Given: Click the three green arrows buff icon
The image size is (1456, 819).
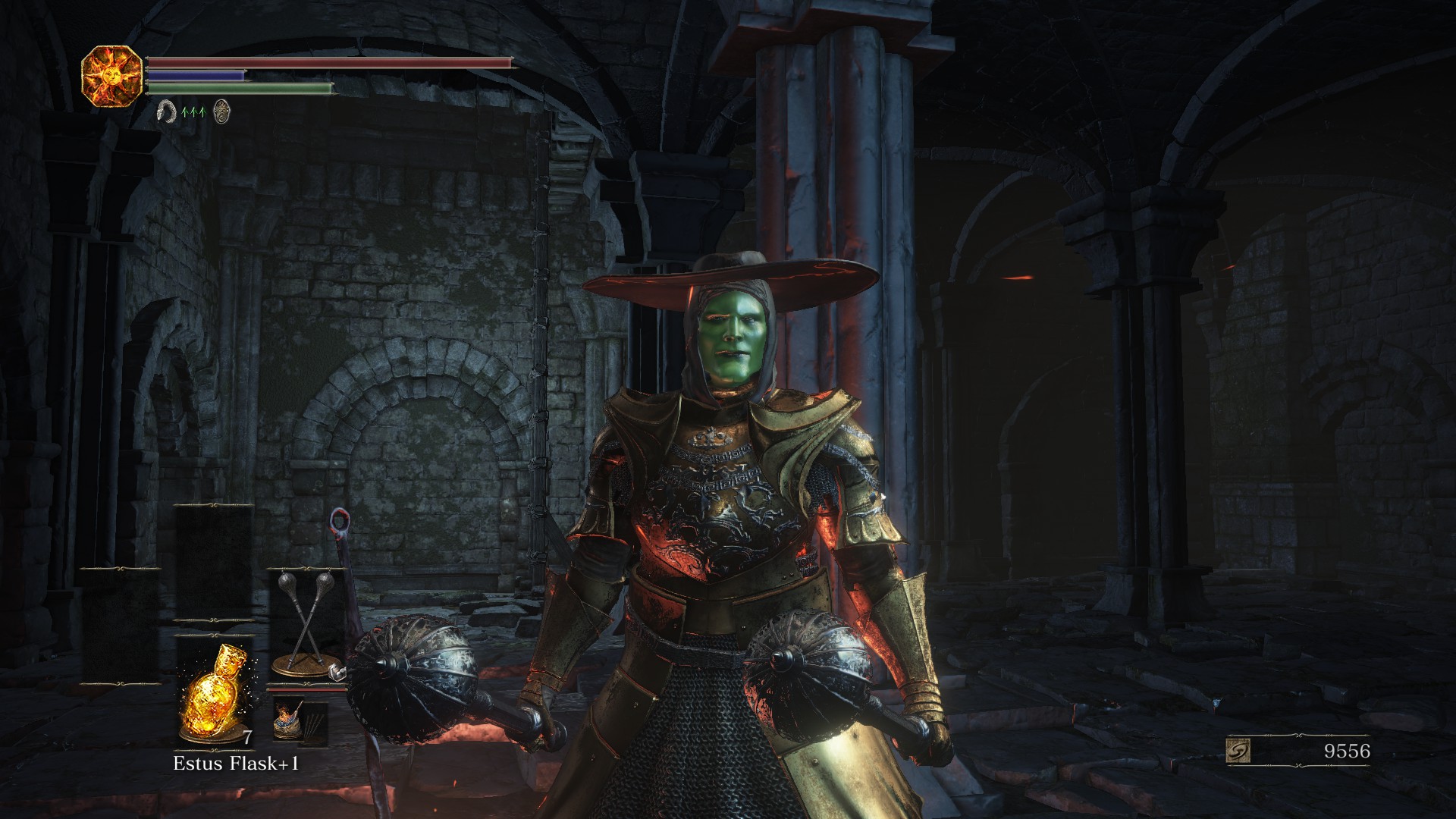Looking at the screenshot, I should 193,112.
